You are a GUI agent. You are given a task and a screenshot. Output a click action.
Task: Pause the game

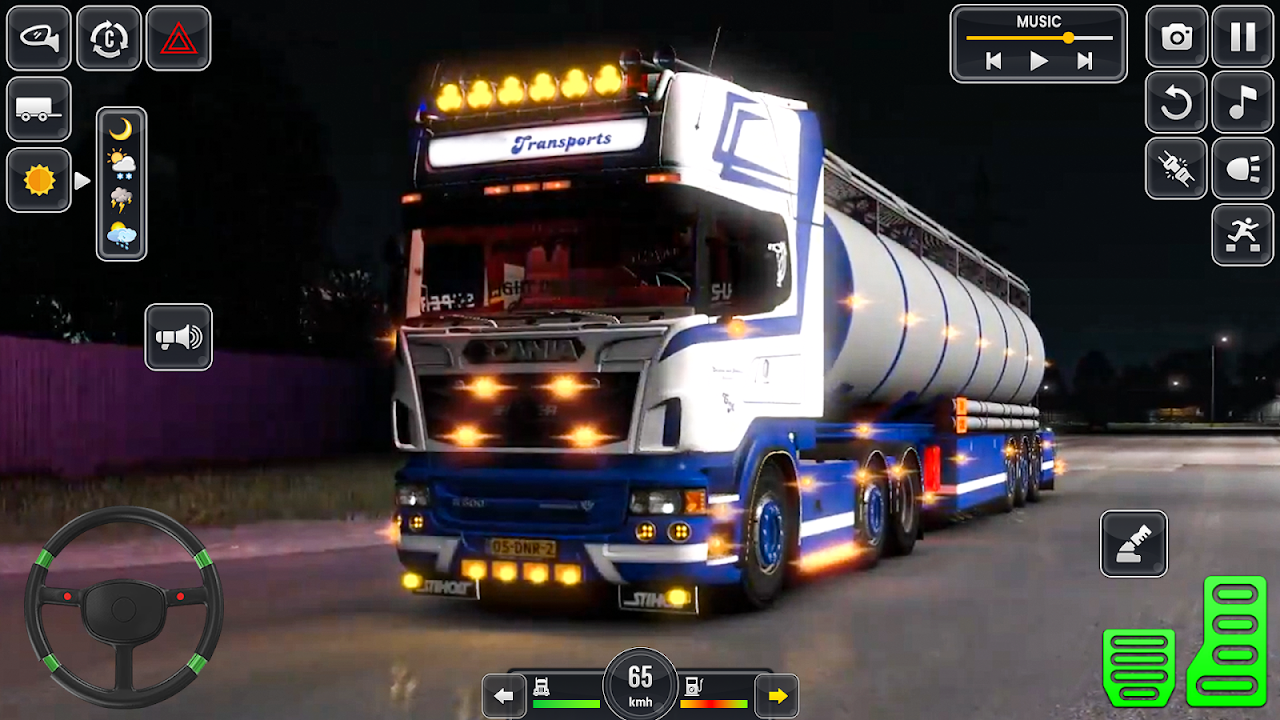(1243, 37)
